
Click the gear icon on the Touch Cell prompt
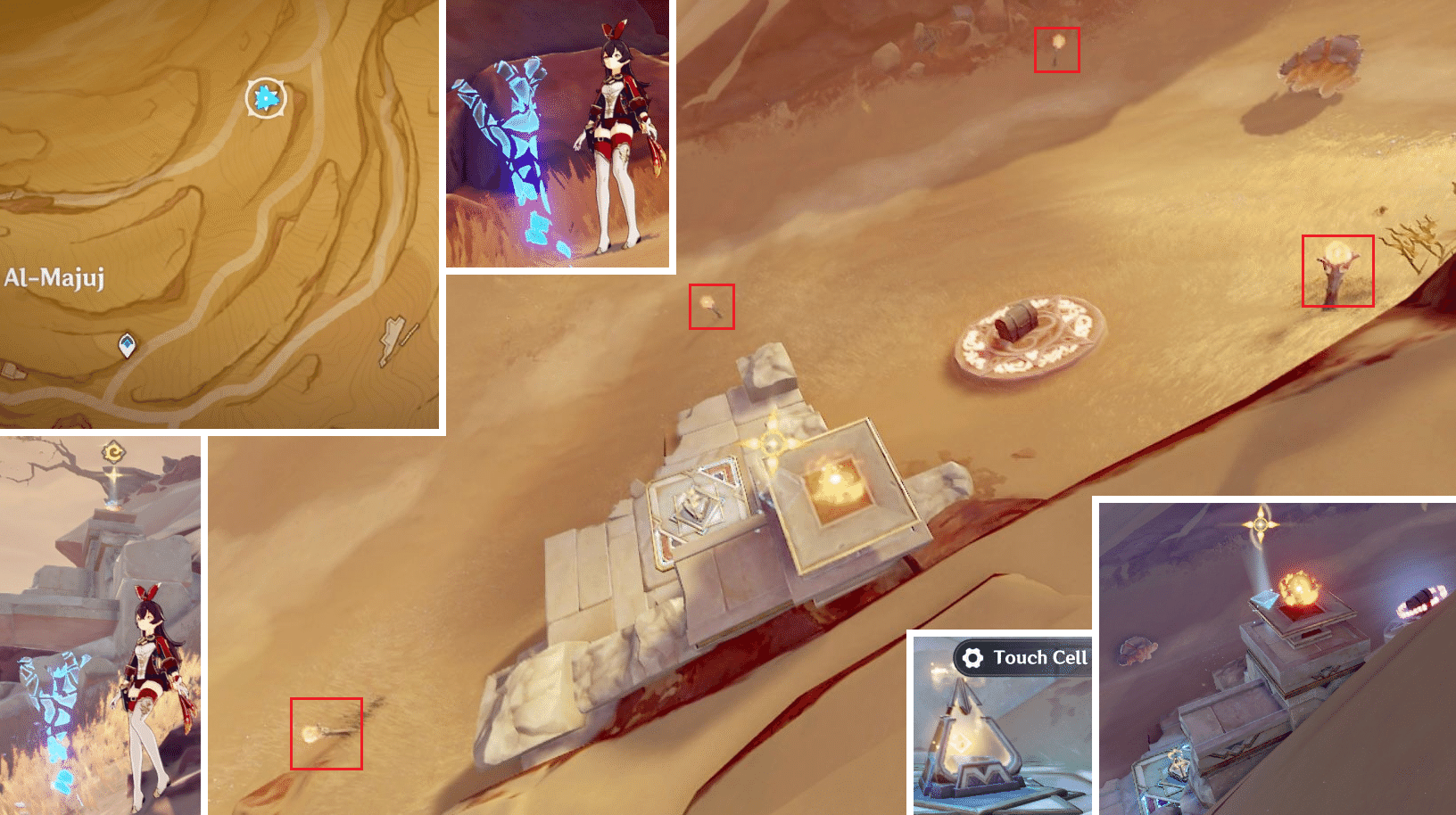(x=972, y=658)
